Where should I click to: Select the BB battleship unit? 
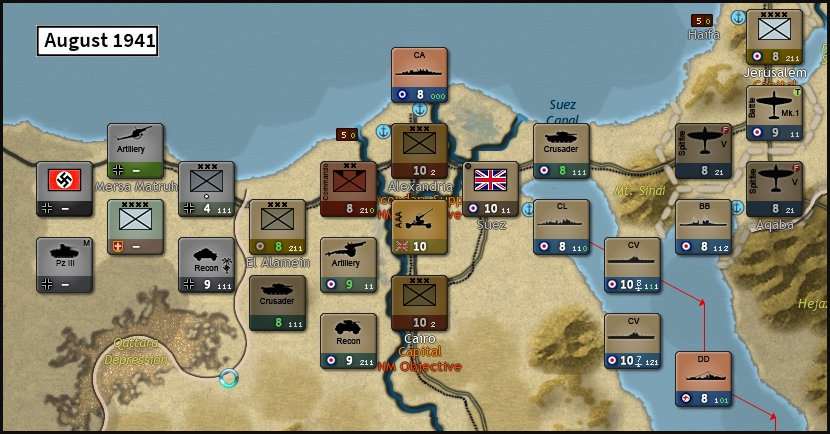click(x=703, y=227)
